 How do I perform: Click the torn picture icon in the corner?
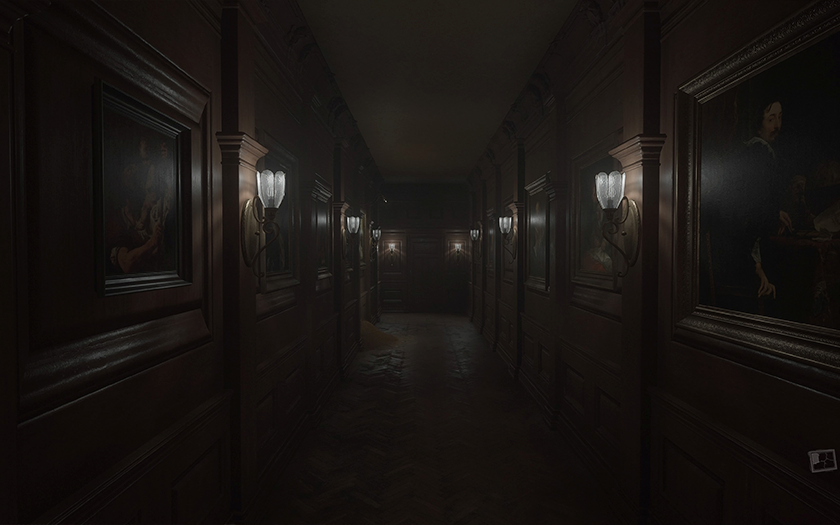point(821,460)
